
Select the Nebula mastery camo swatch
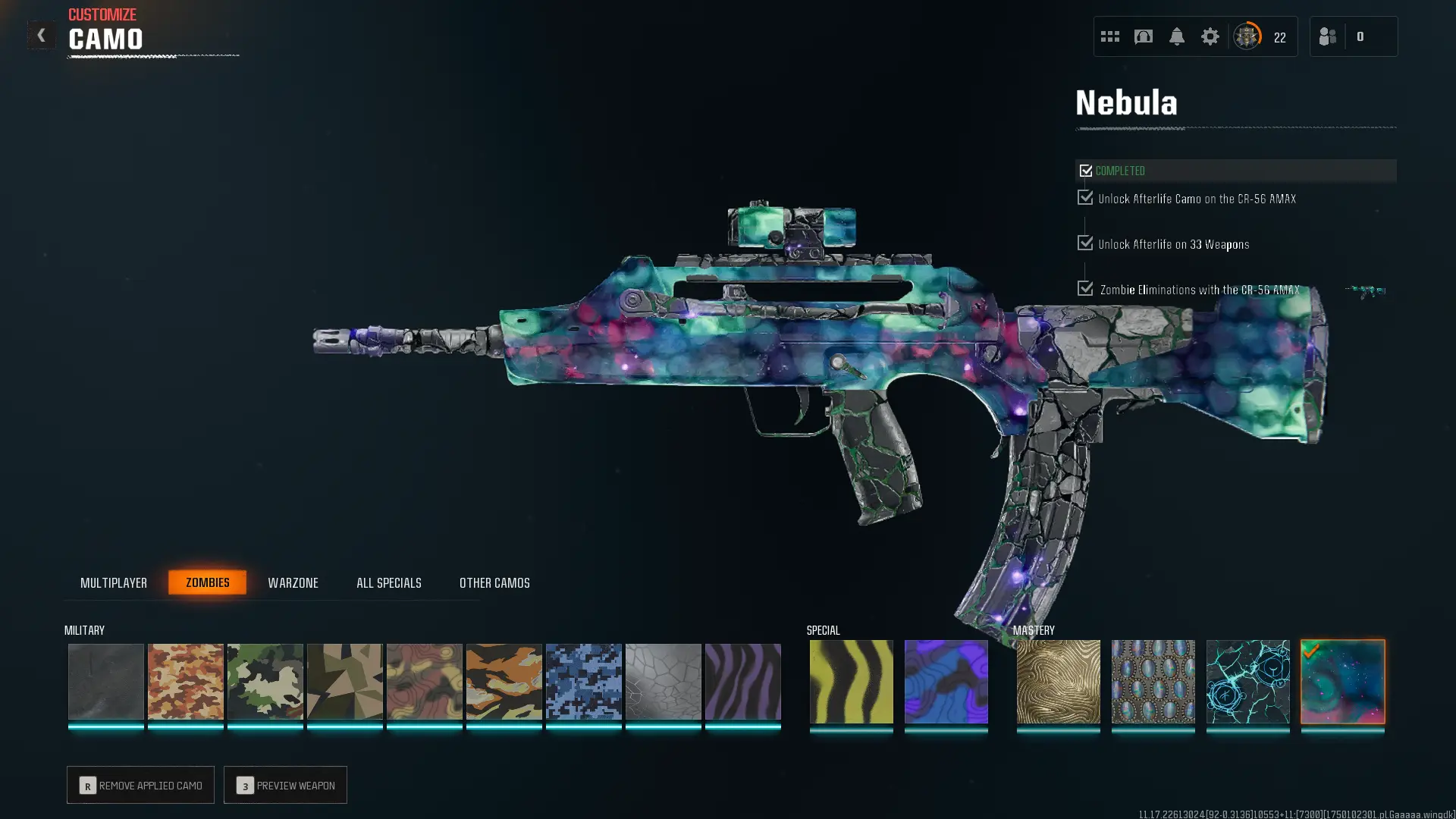tap(1342, 681)
